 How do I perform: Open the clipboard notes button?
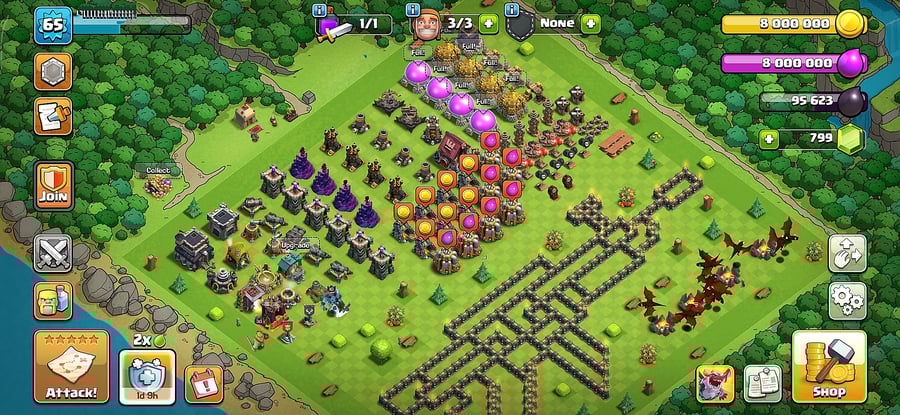point(762,384)
